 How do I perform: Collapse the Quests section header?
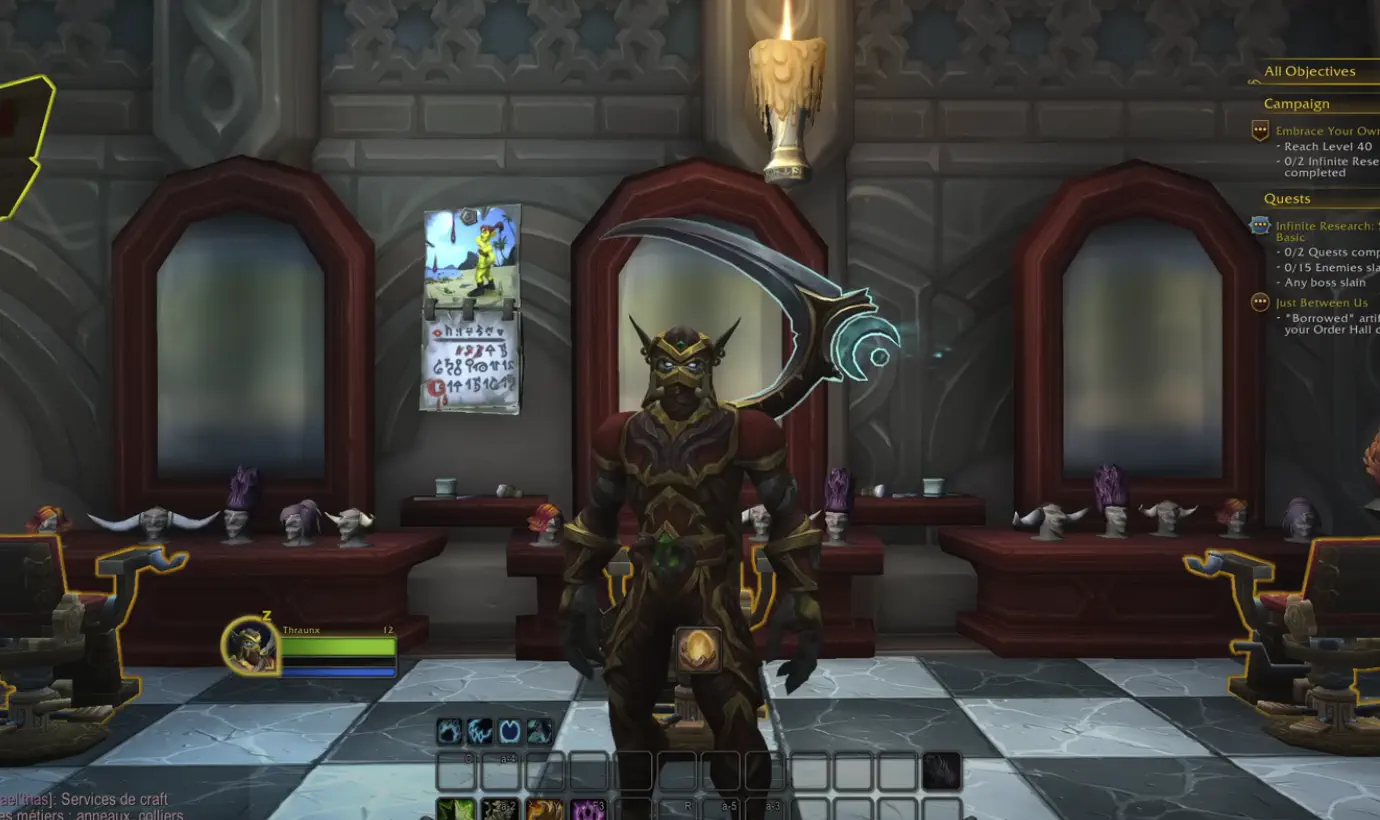pos(1288,198)
